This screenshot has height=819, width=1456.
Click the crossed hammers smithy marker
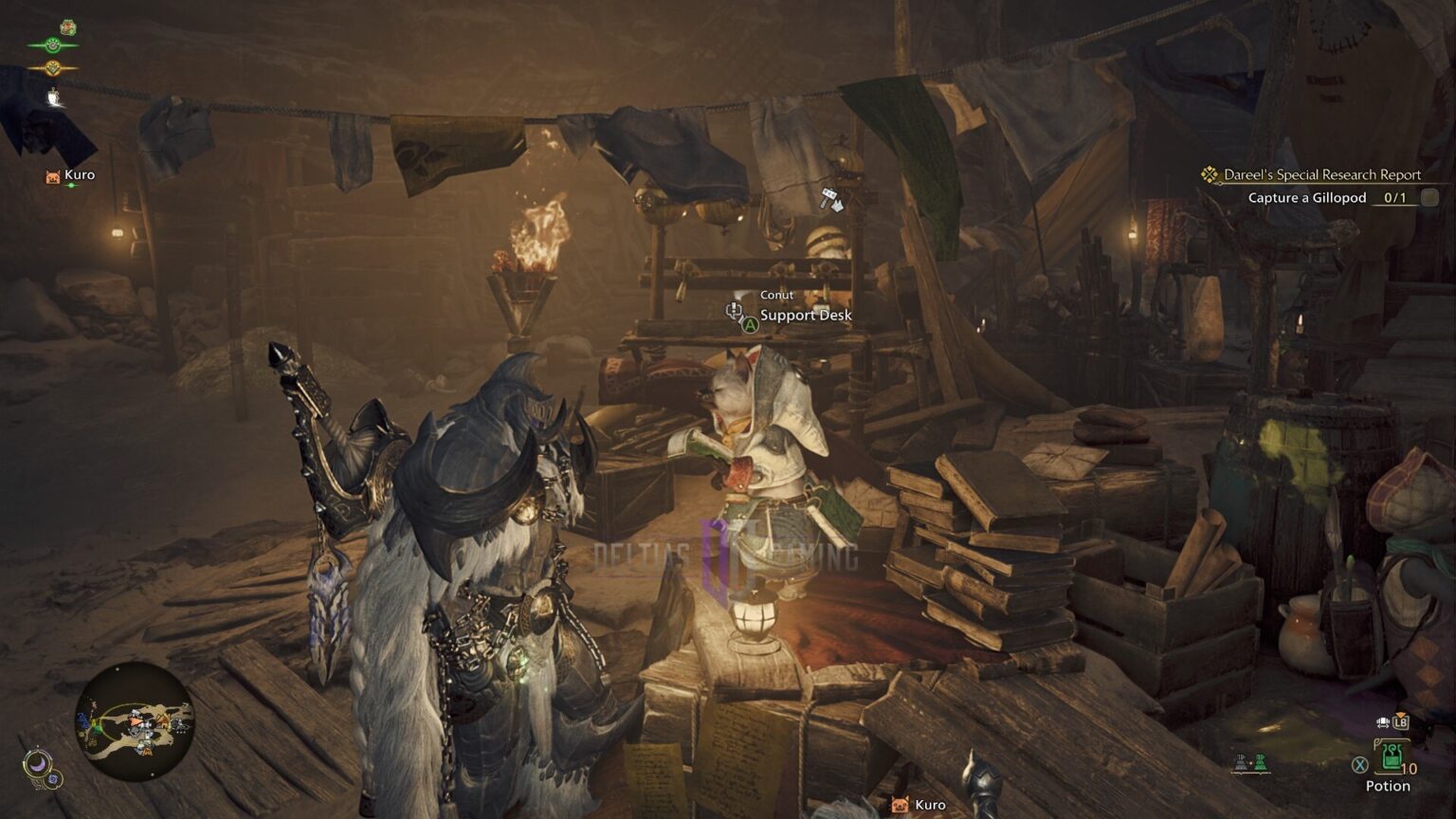(x=832, y=200)
